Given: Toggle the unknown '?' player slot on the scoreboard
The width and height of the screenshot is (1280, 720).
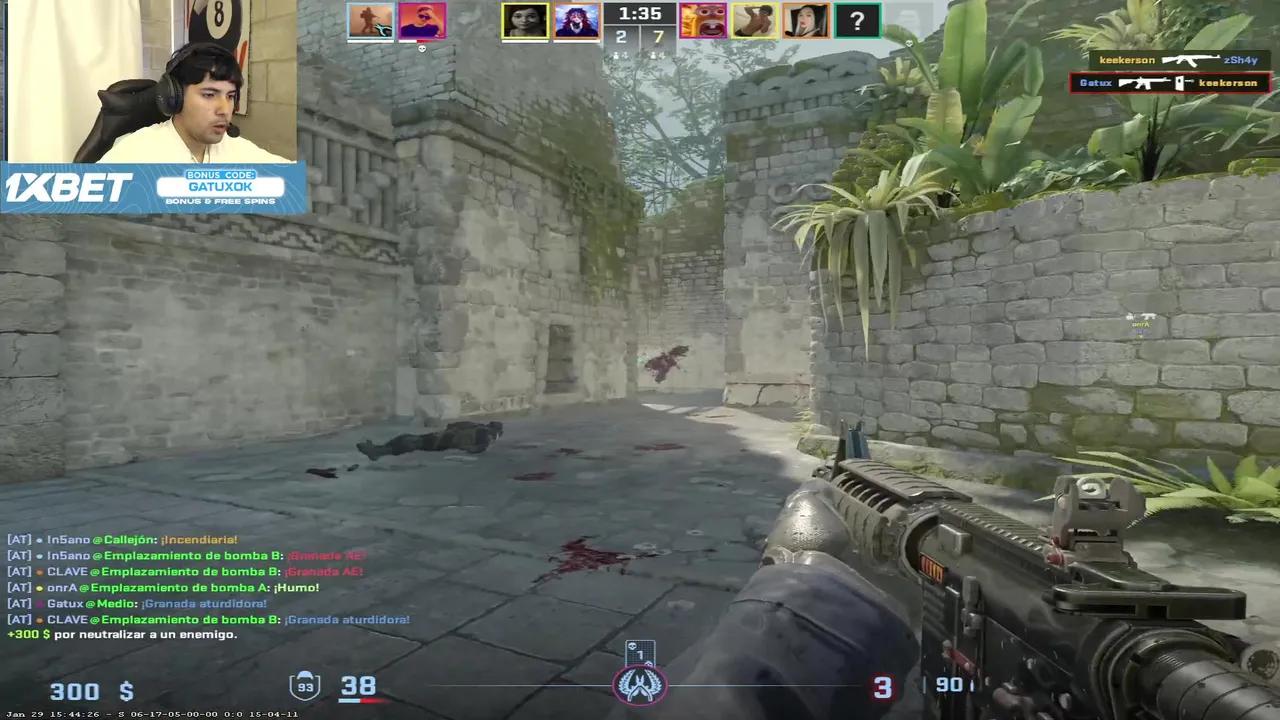Looking at the screenshot, I should 857,20.
